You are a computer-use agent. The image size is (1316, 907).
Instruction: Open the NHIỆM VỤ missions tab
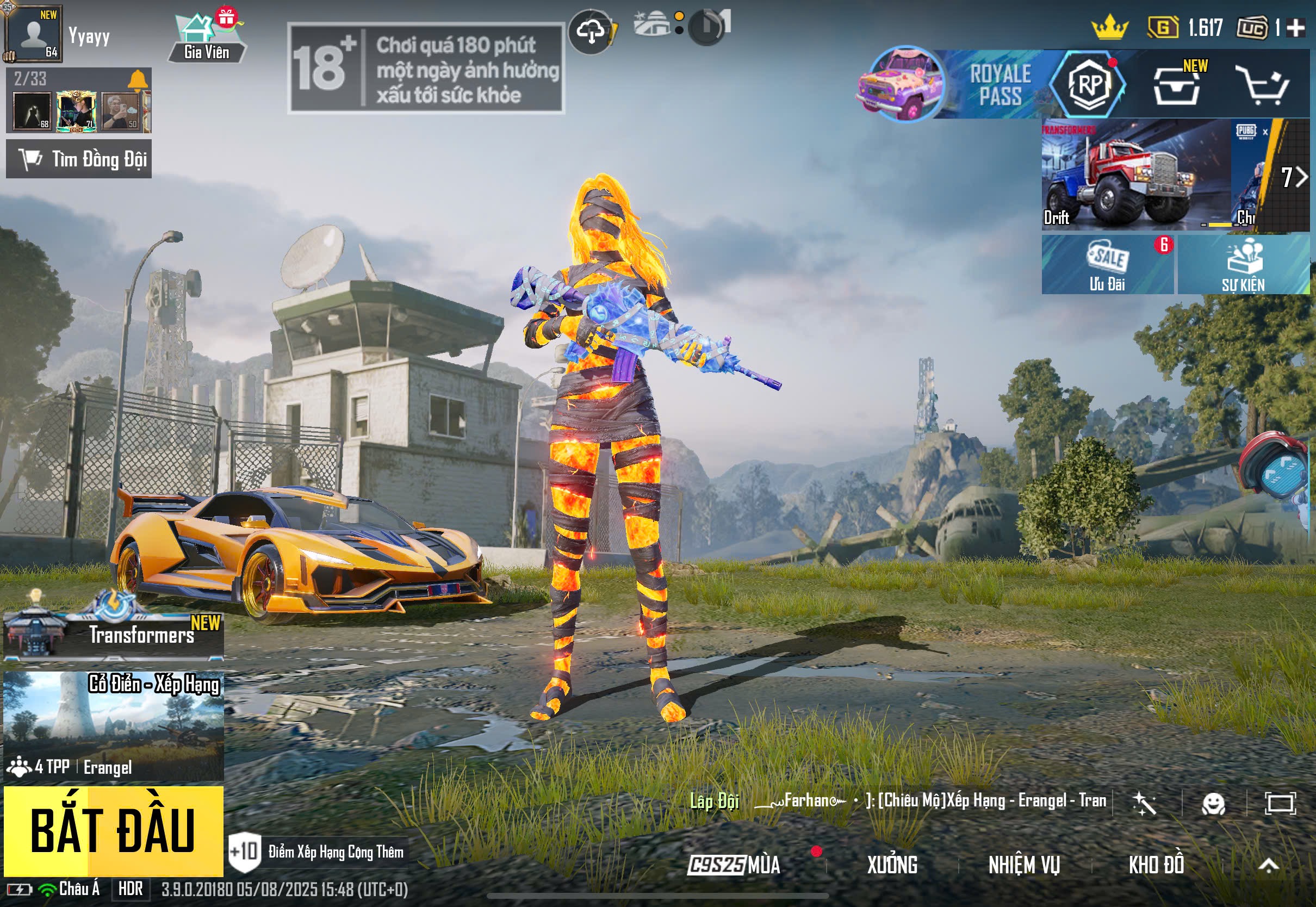point(1024,865)
